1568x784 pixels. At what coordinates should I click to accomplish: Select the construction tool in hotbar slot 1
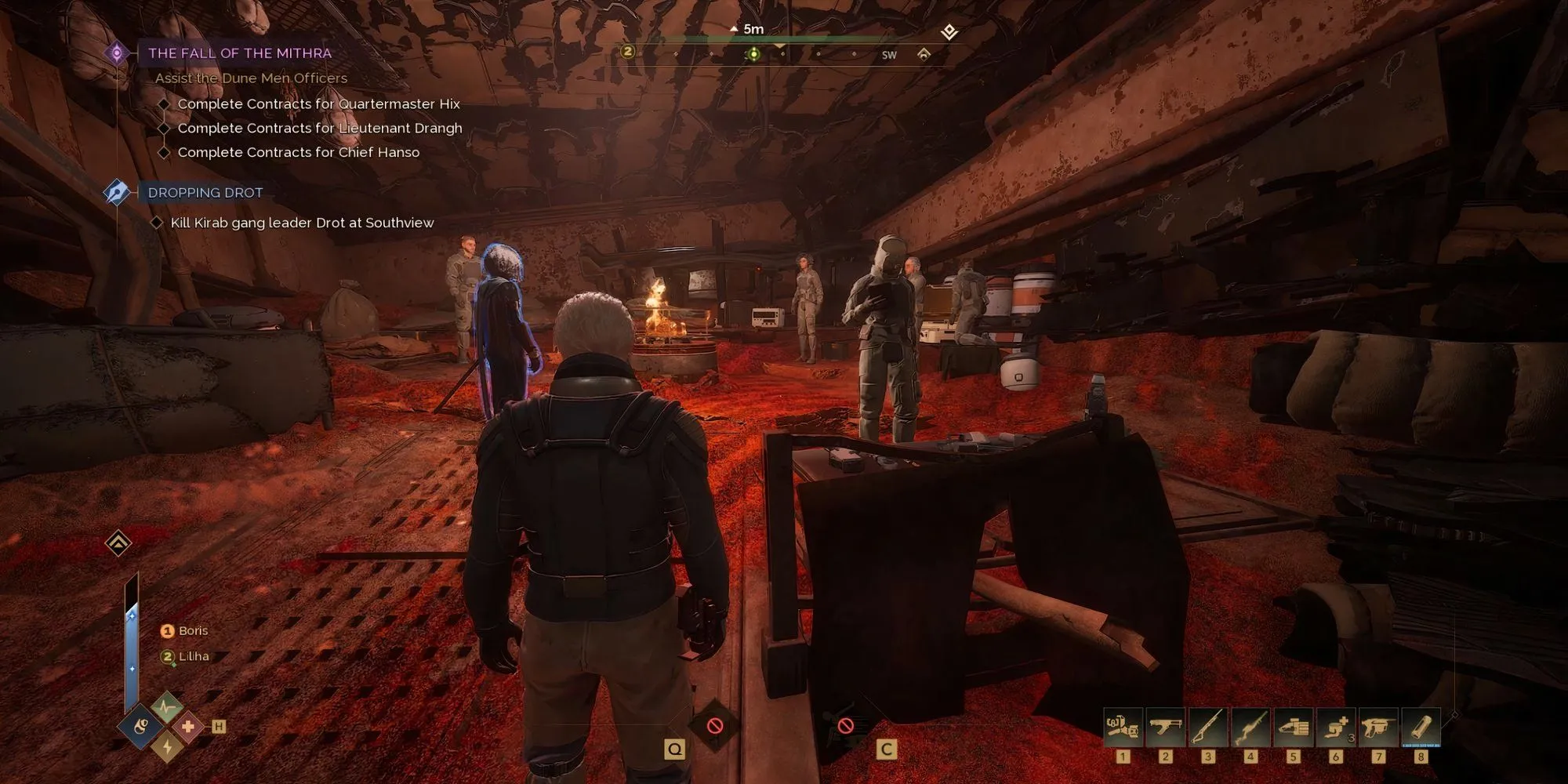coord(1122,728)
